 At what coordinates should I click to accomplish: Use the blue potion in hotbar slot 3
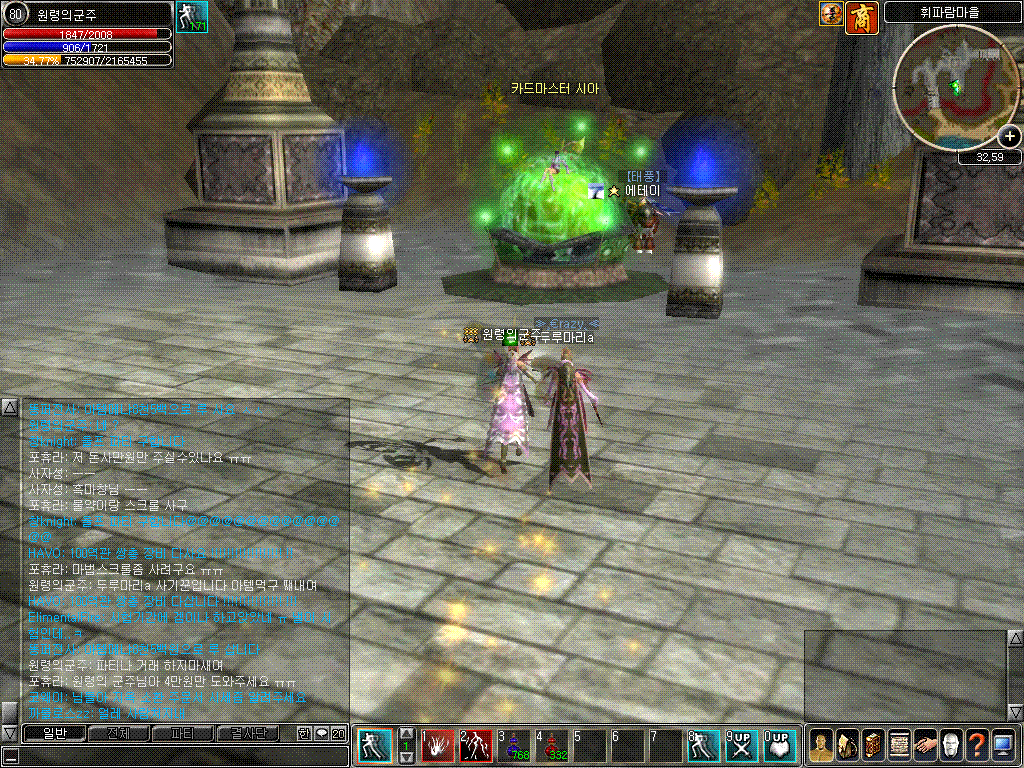coord(513,746)
